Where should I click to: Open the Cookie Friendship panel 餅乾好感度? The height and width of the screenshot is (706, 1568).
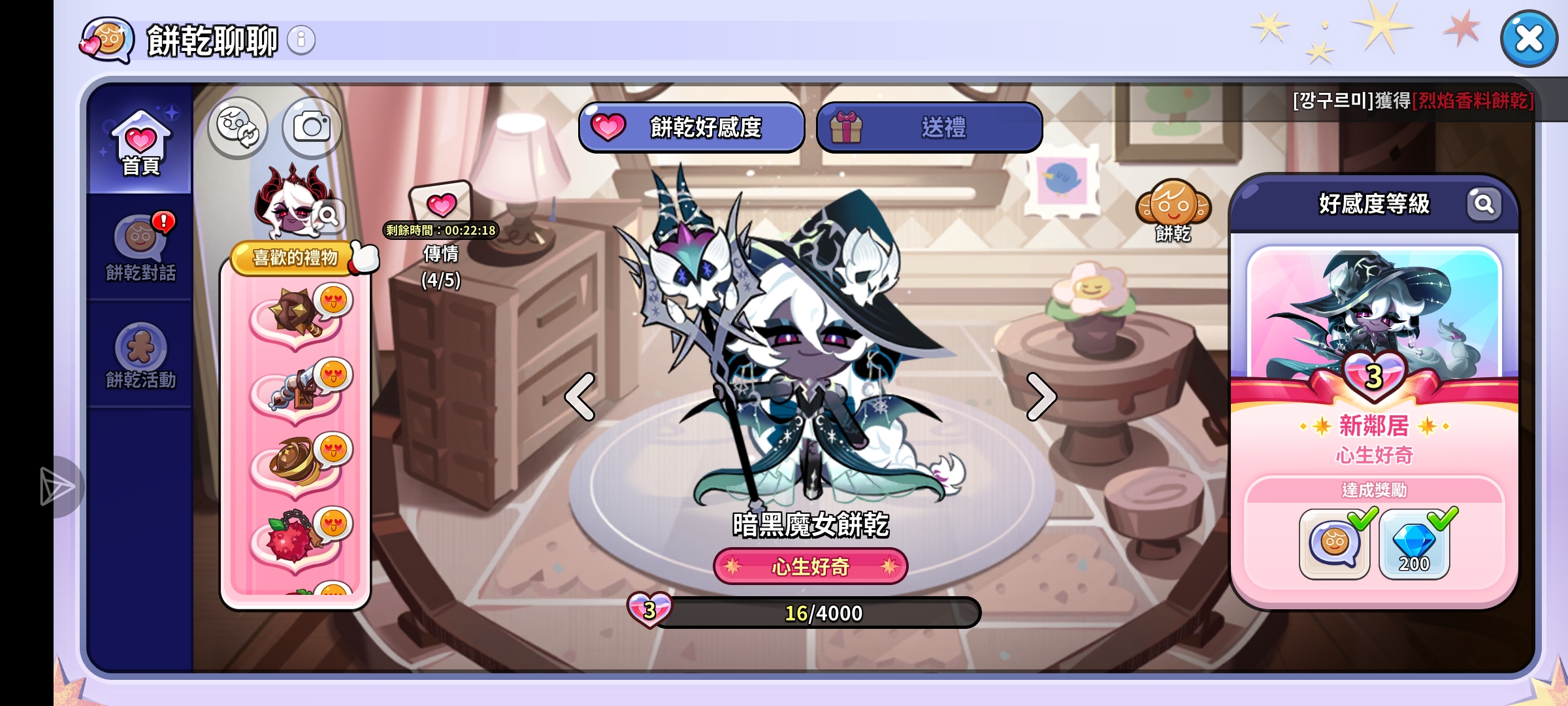(x=691, y=128)
